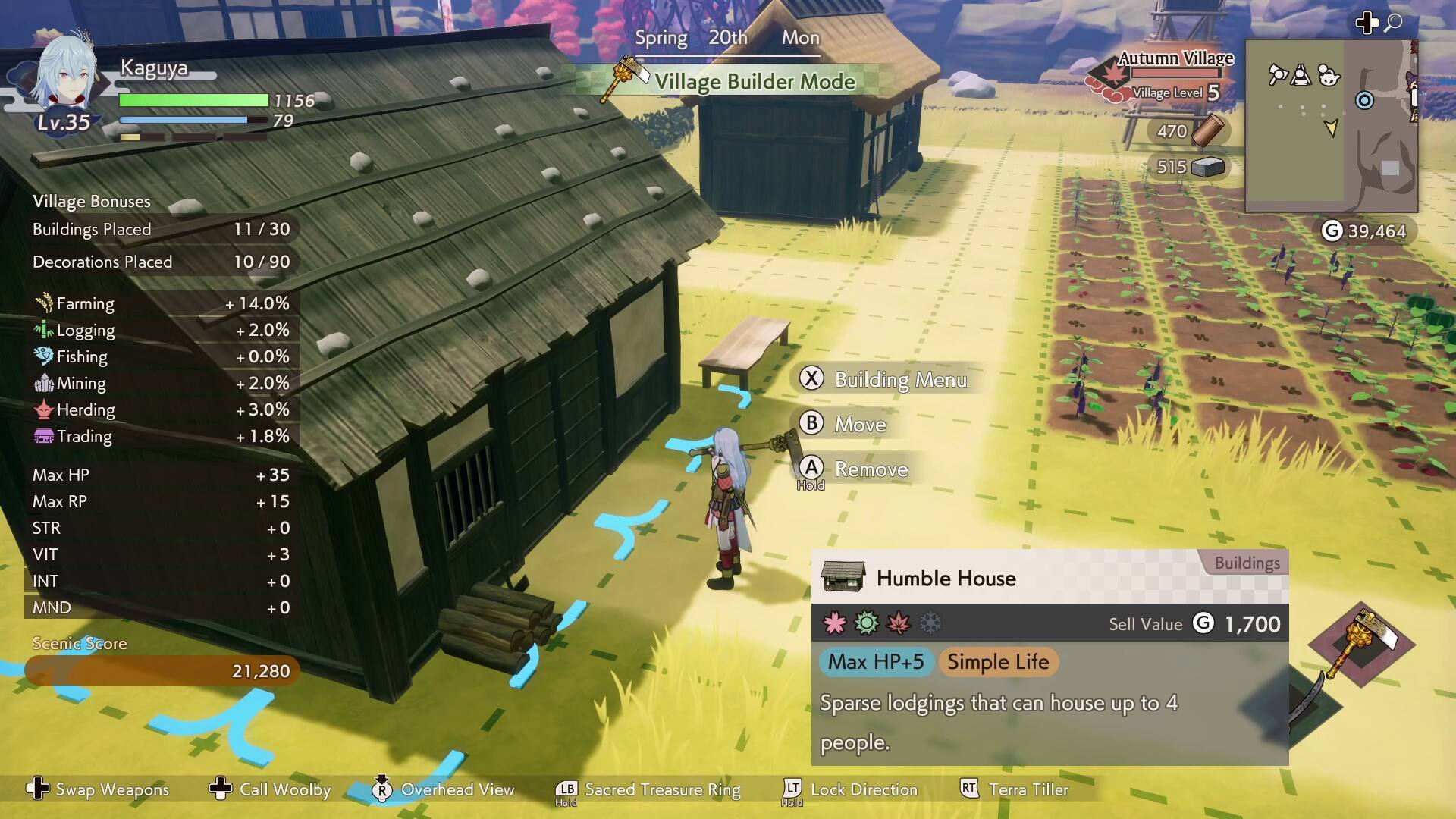The image size is (1456, 819).
Task: Click the Remove option for the Humble House
Action: (x=871, y=469)
